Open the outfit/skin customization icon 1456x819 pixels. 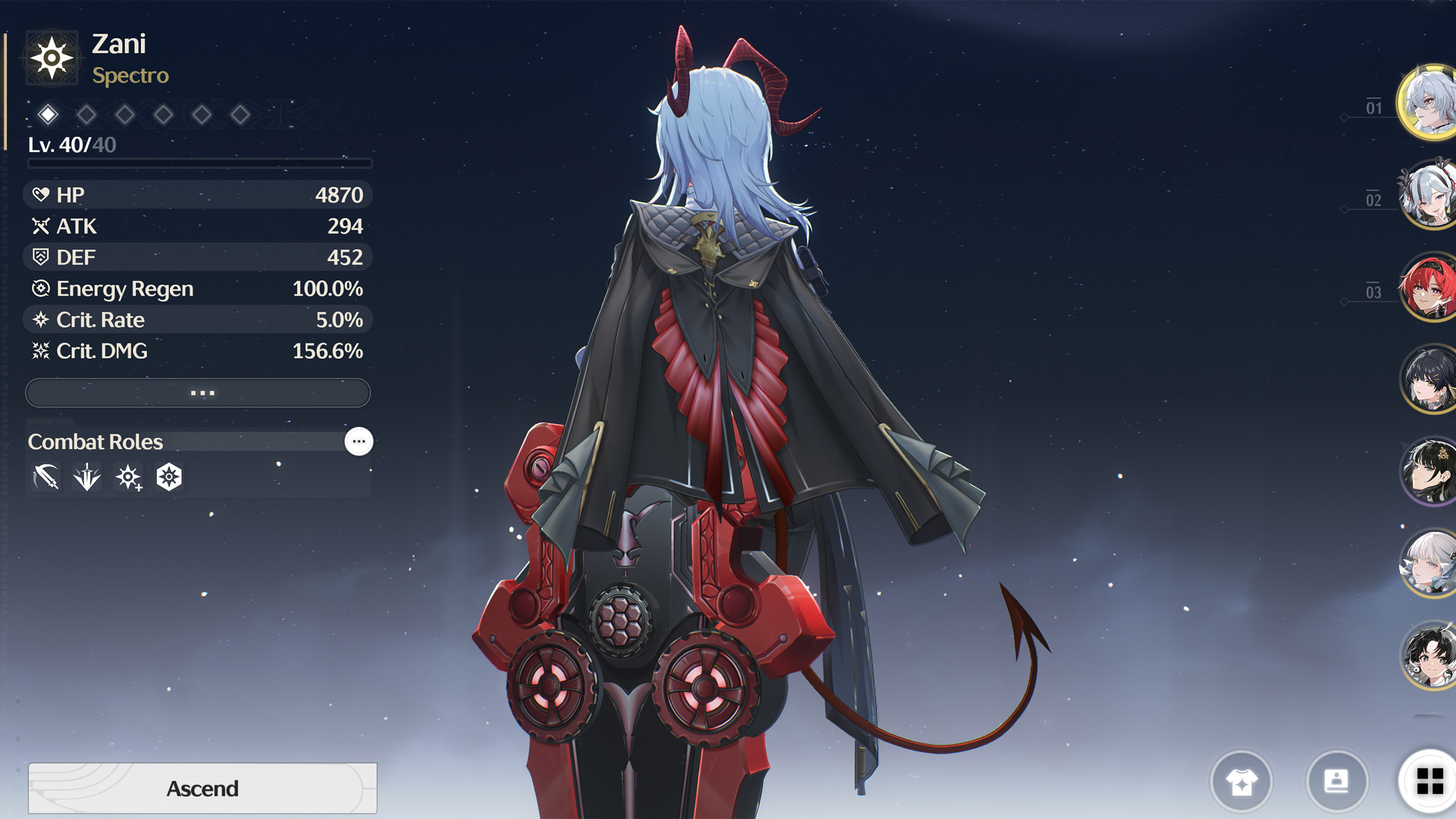[1241, 781]
